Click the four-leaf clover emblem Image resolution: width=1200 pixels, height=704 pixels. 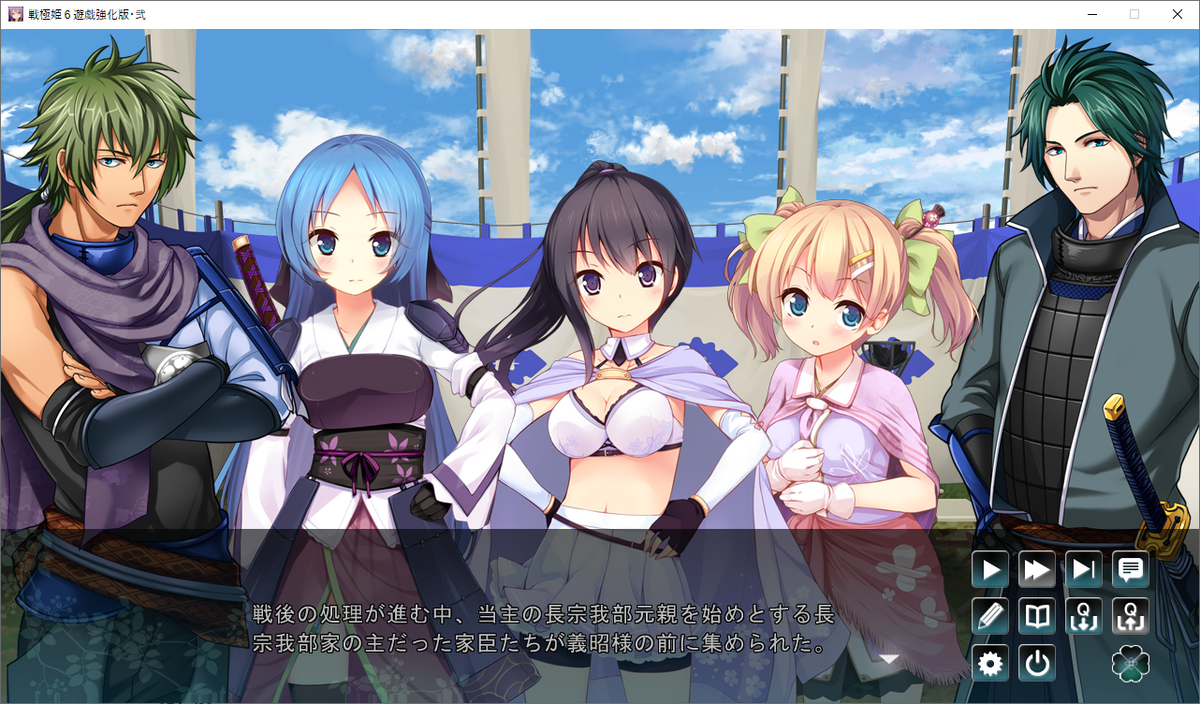coord(1131,663)
